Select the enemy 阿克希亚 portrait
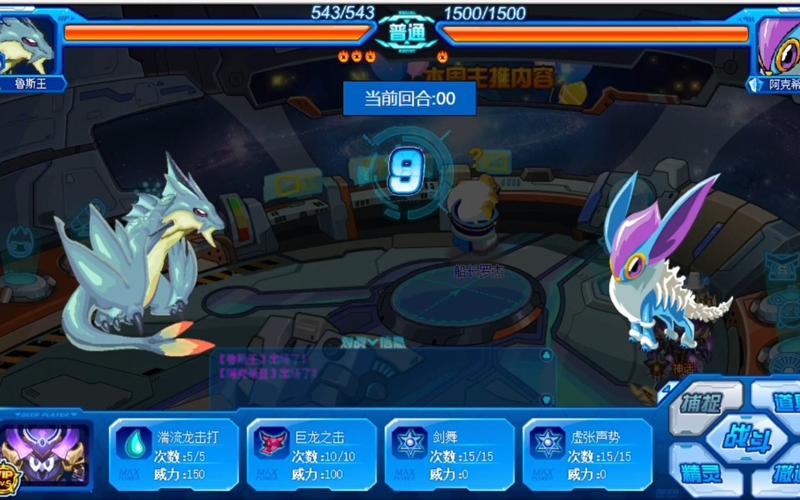This screenshot has width=800, height=500. (x=776, y=46)
